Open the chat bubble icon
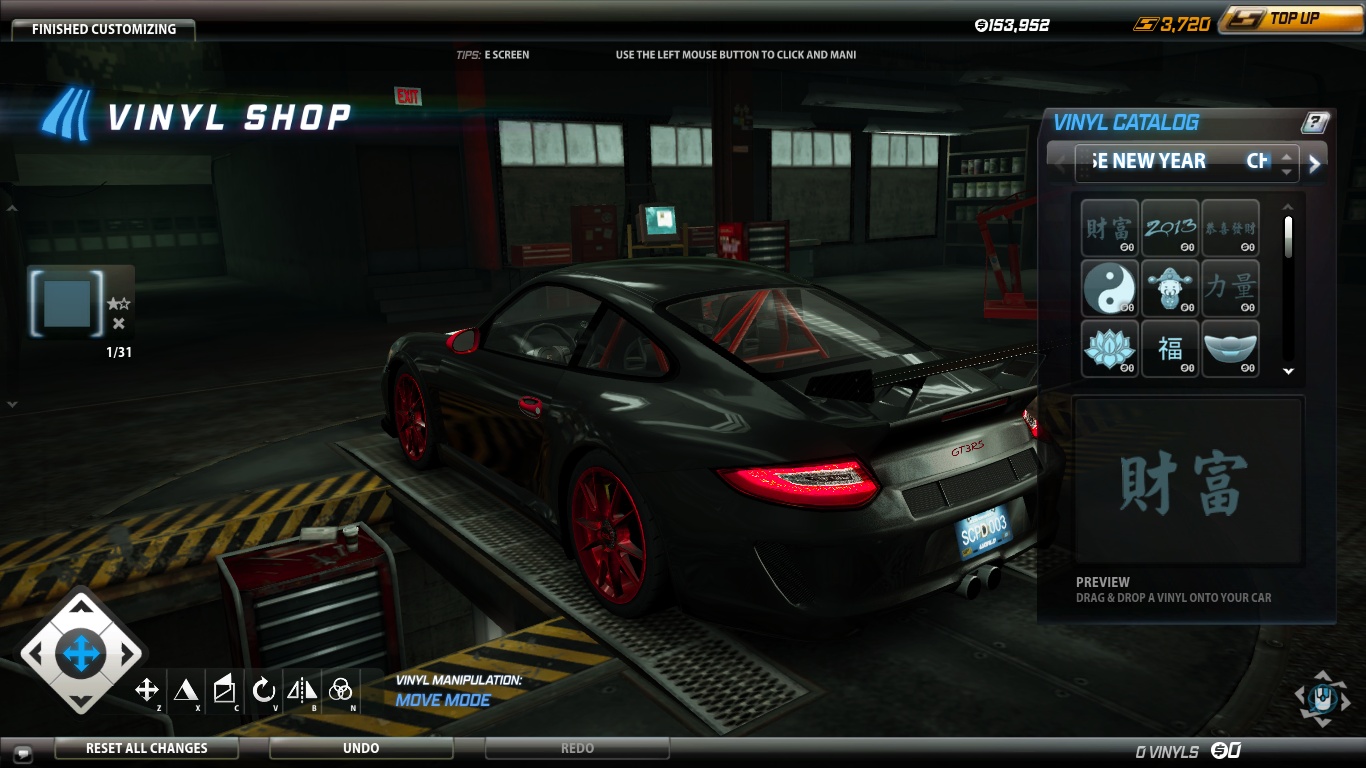 pyautogui.click(x=22, y=752)
